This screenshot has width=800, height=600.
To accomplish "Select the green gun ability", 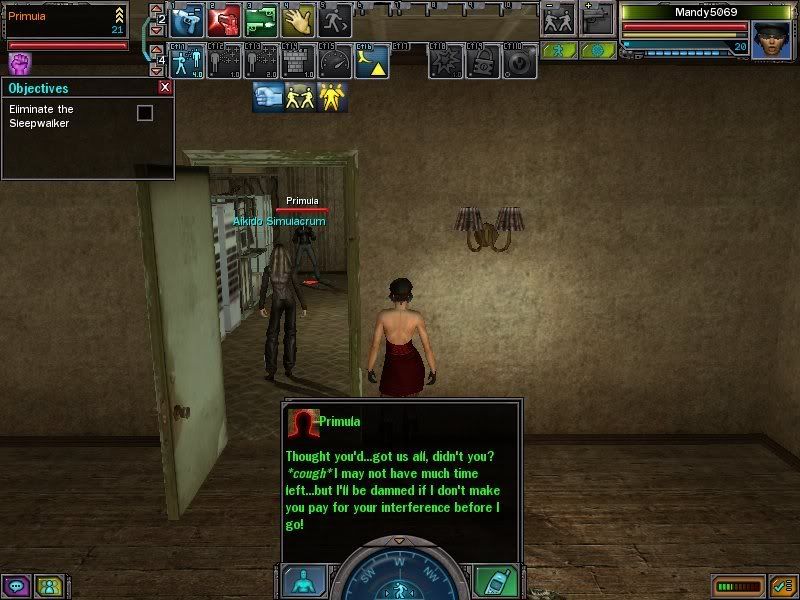I will tap(261, 21).
